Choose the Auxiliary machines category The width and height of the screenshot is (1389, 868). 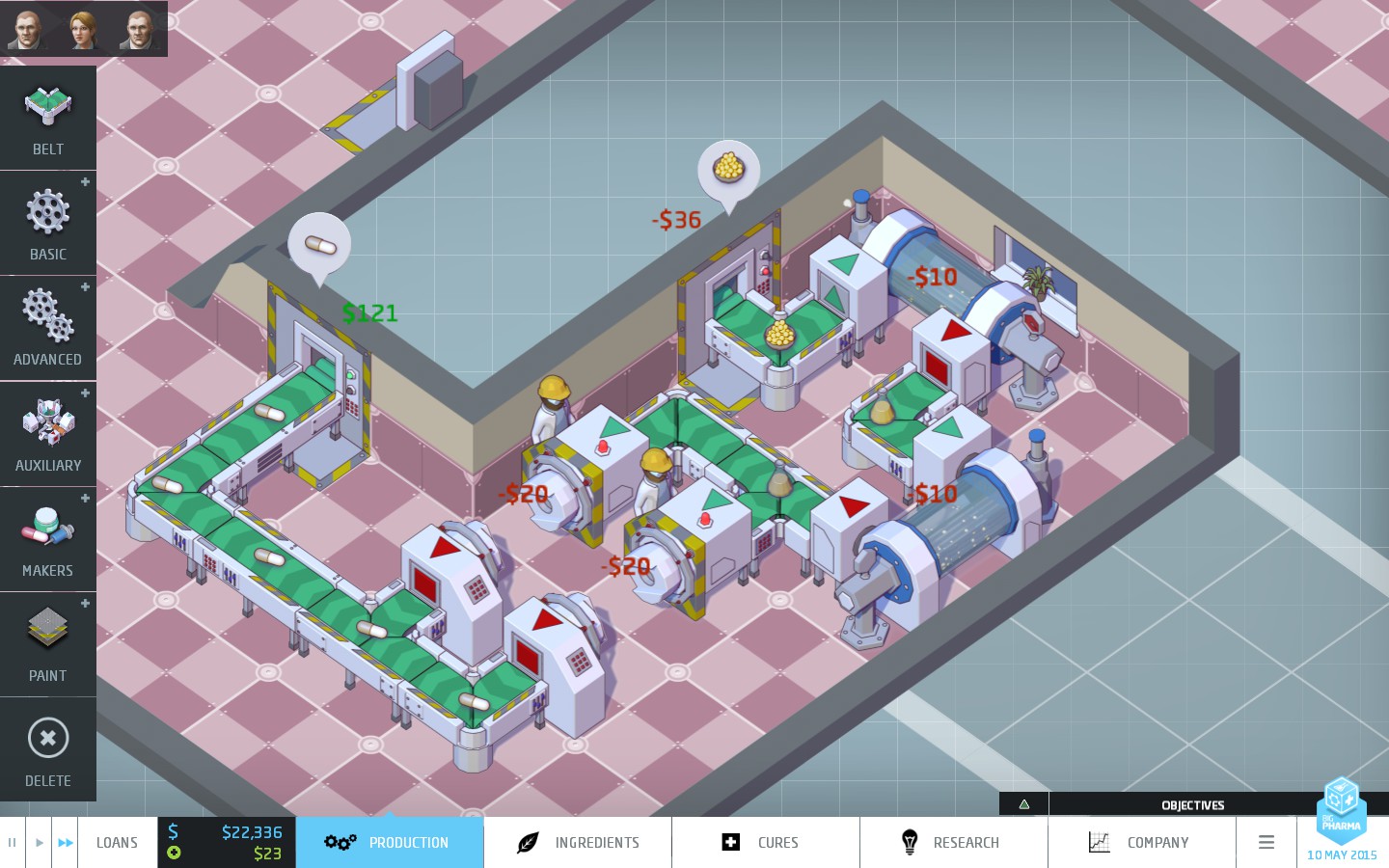coord(48,434)
